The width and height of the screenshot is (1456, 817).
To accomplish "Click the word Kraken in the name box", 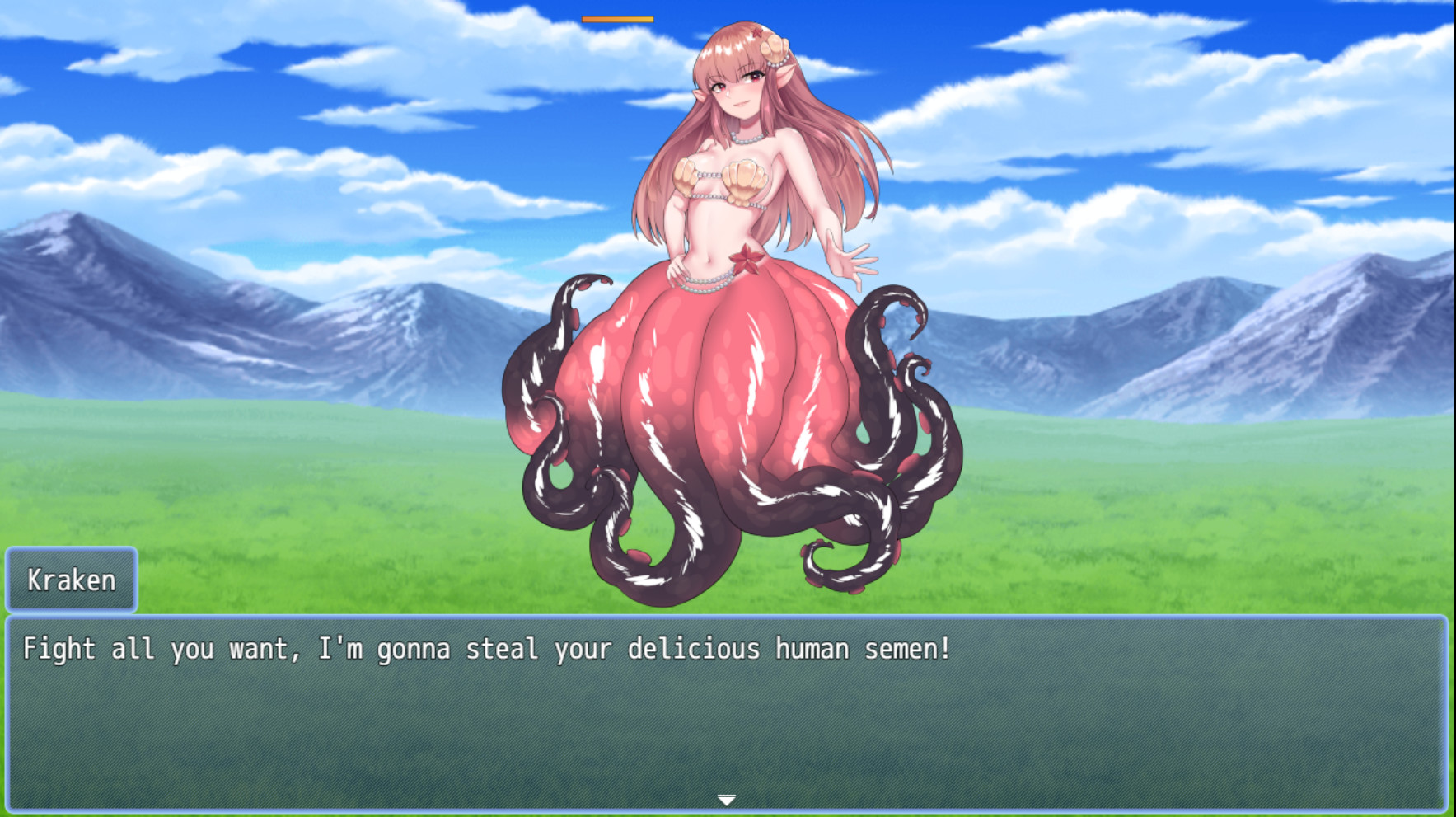I will pos(70,580).
